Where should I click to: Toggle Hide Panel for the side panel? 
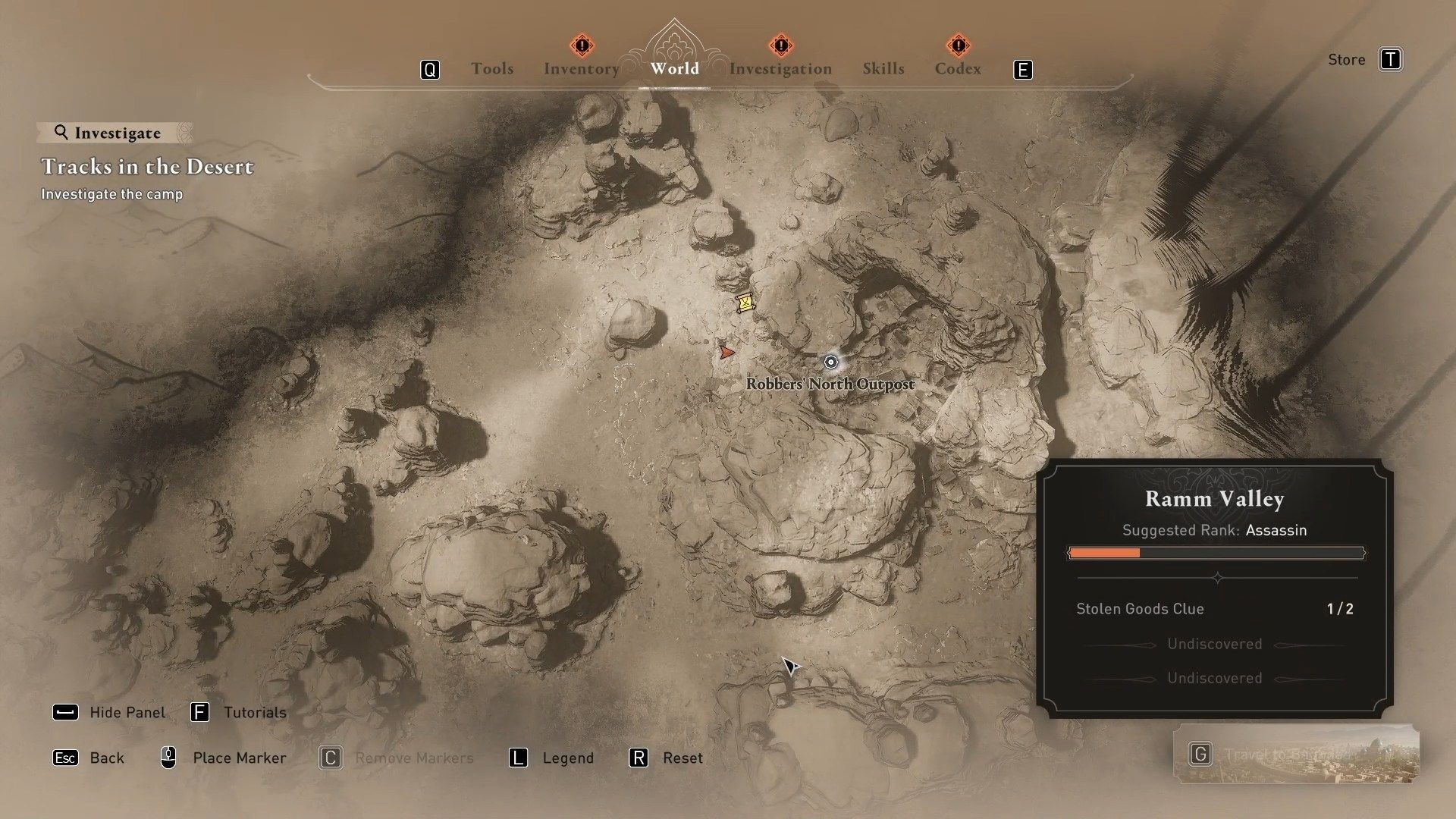click(127, 712)
